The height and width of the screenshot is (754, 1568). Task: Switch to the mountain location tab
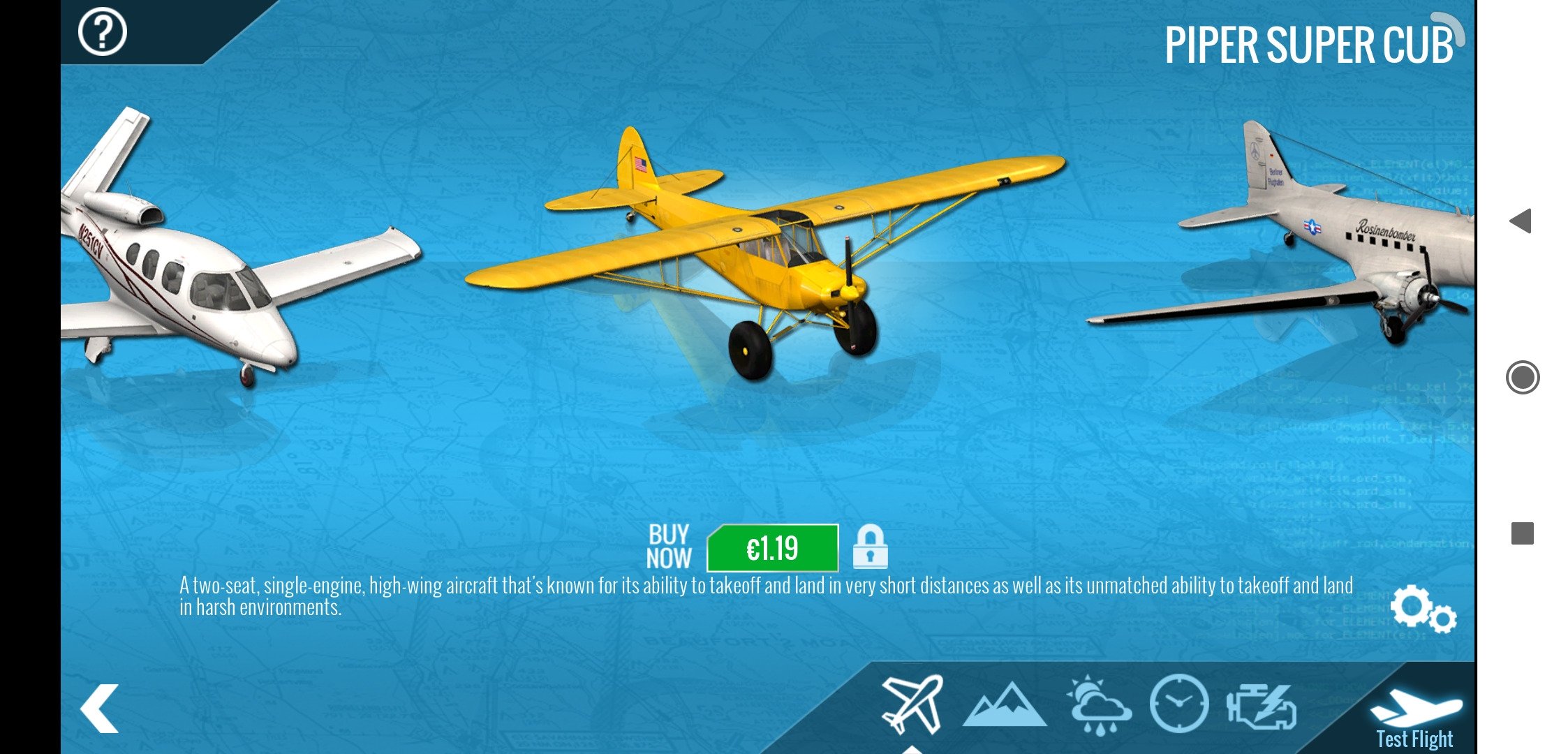click(1004, 707)
